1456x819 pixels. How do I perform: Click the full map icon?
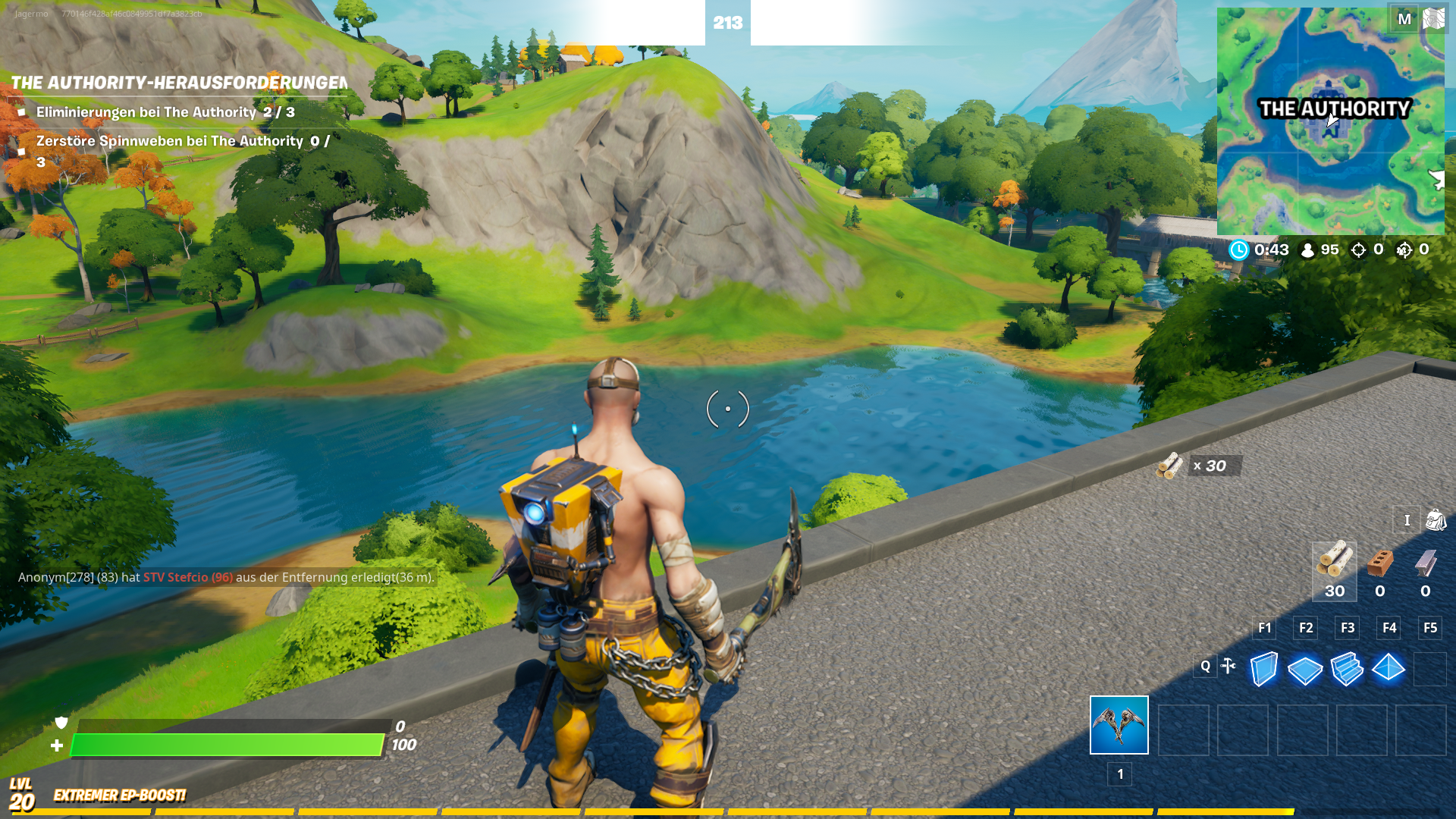pos(1433,19)
